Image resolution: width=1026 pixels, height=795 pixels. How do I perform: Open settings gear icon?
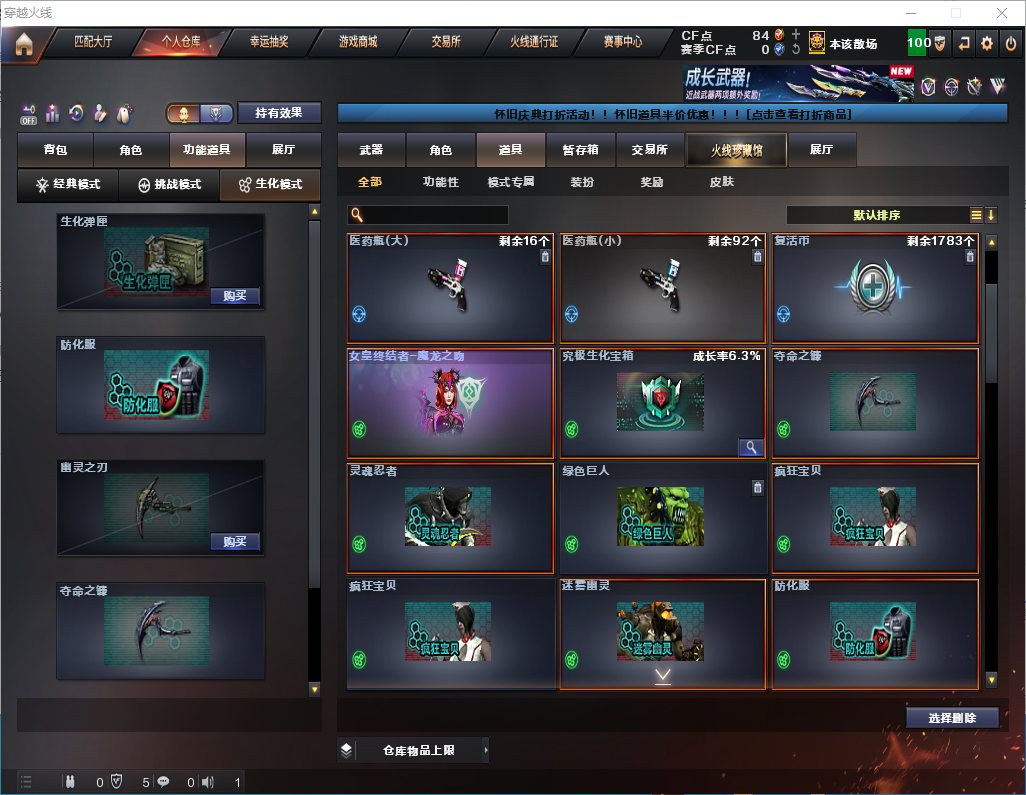(x=987, y=43)
